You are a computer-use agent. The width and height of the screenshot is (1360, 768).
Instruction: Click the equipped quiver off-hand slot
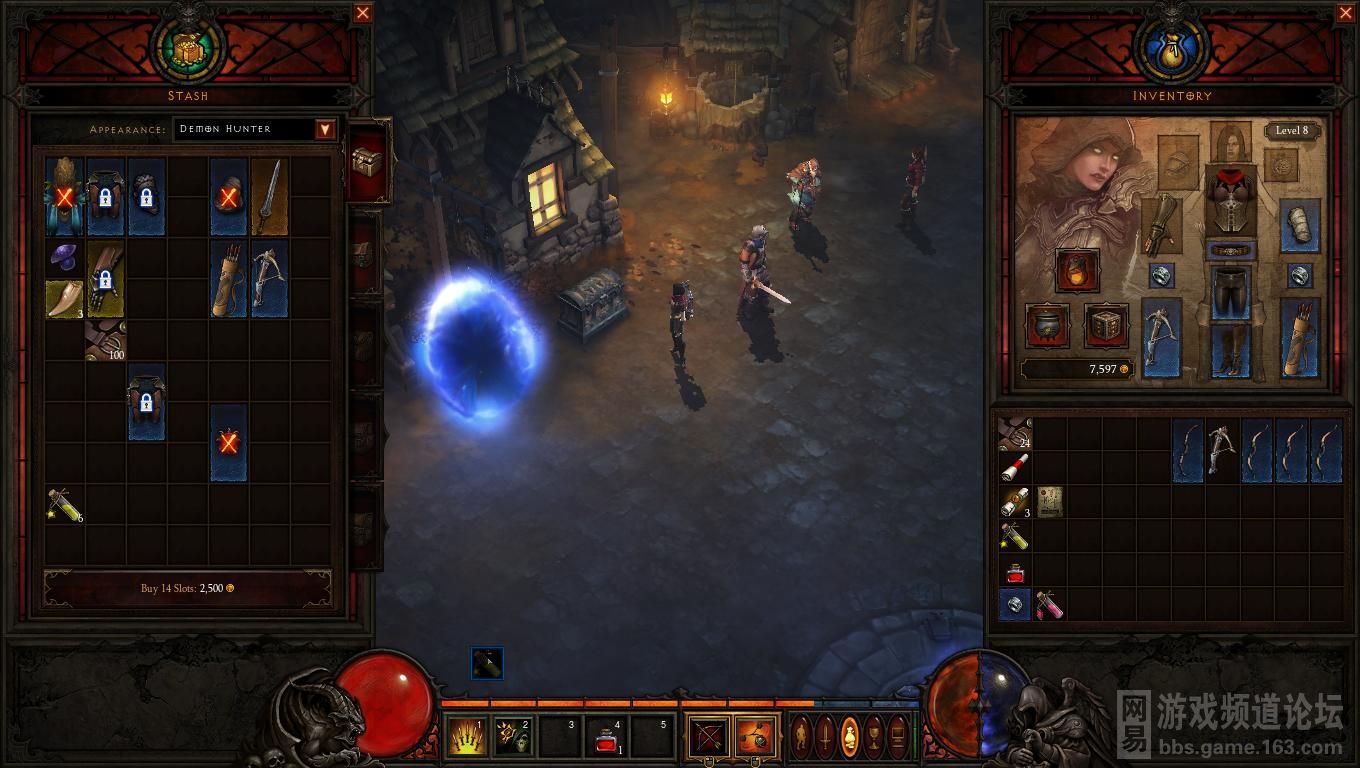click(1299, 338)
